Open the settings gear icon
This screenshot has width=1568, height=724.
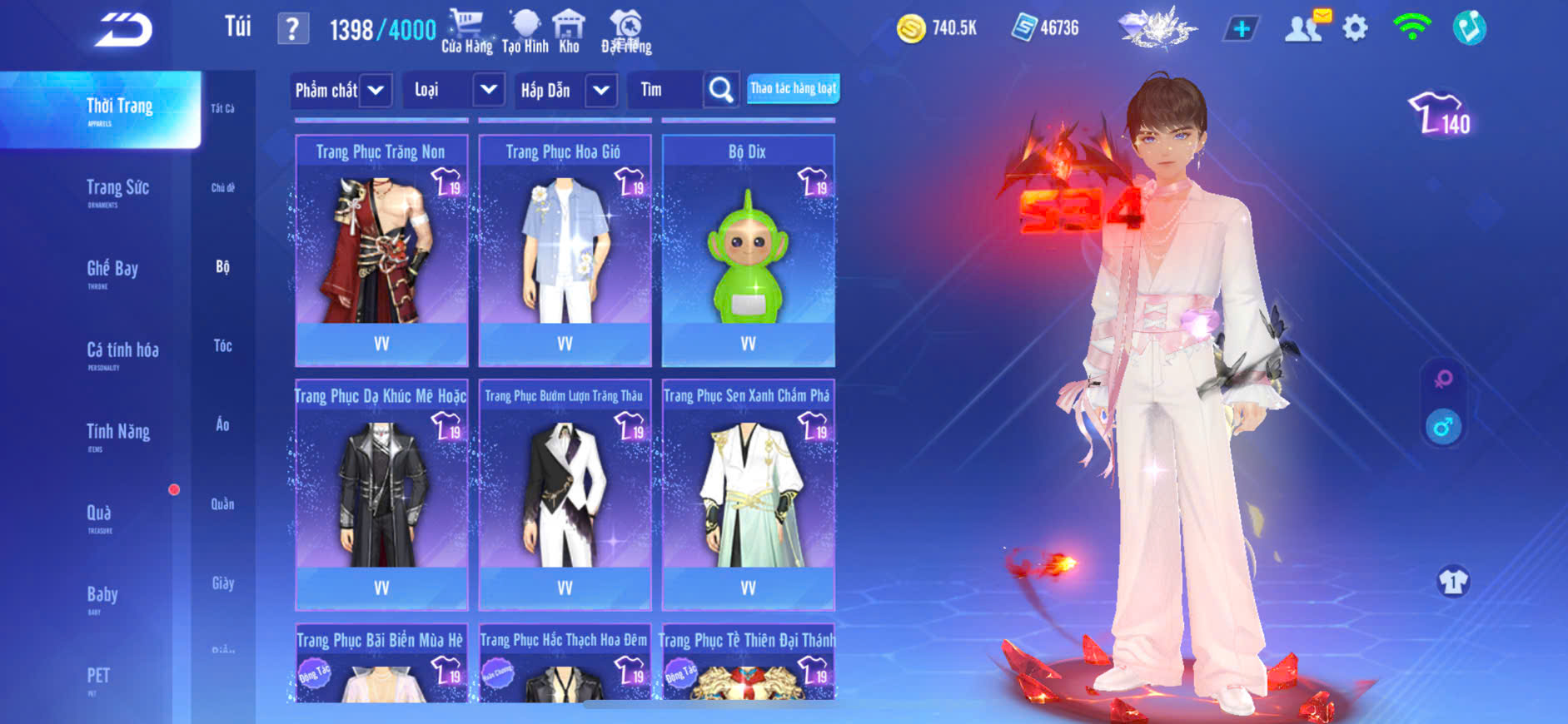[x=1355, y=29]
